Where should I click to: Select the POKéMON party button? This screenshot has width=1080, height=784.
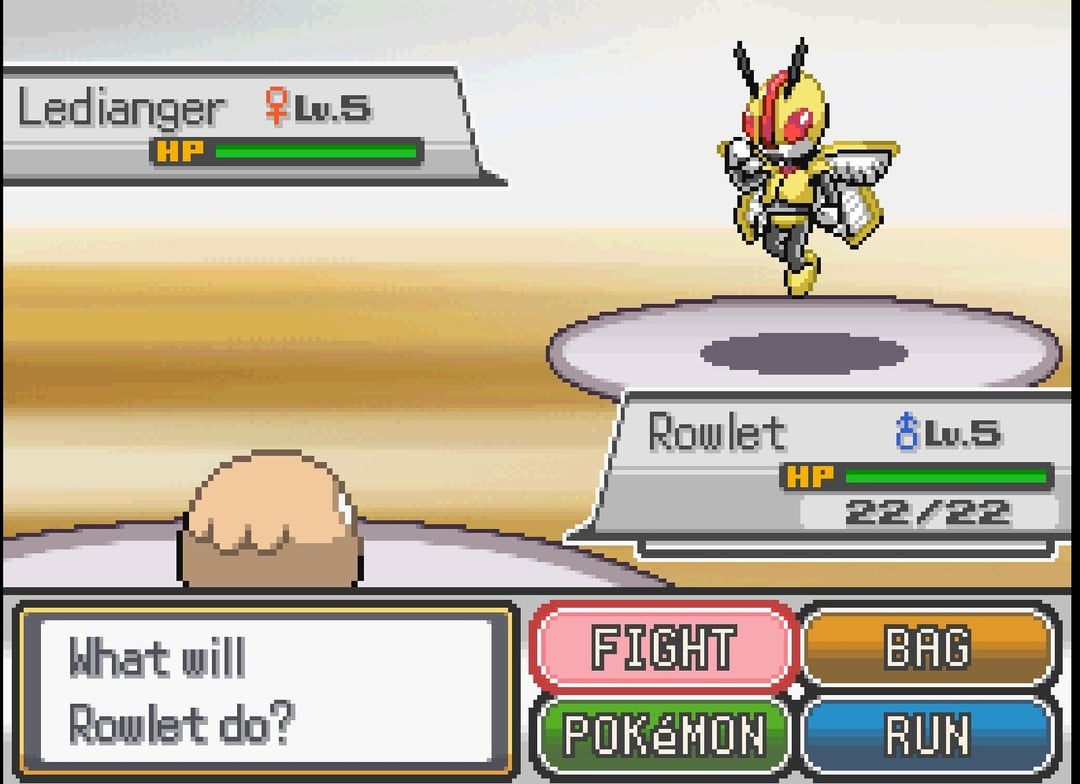663,735
